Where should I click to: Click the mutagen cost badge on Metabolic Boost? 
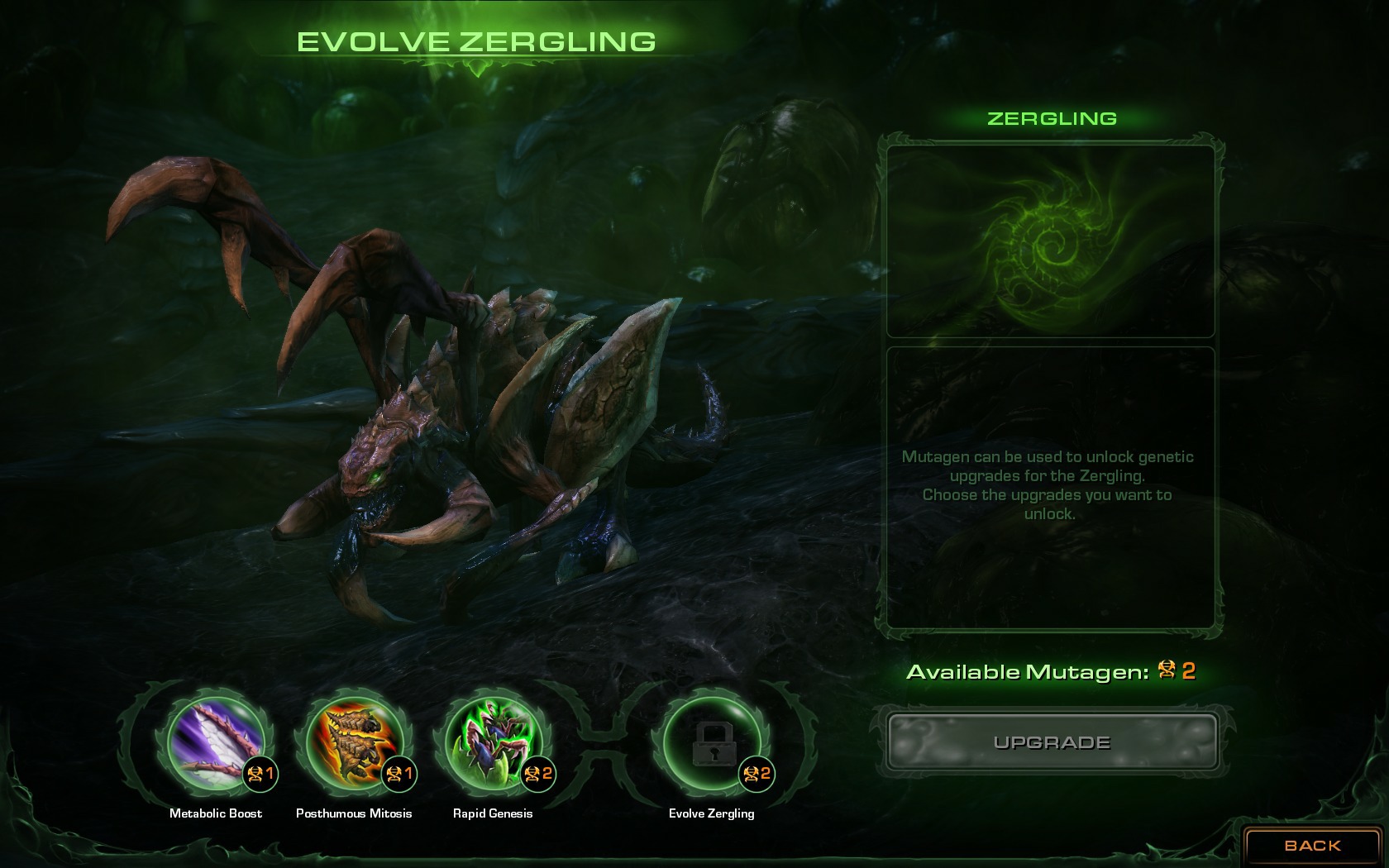coord(260,775)
